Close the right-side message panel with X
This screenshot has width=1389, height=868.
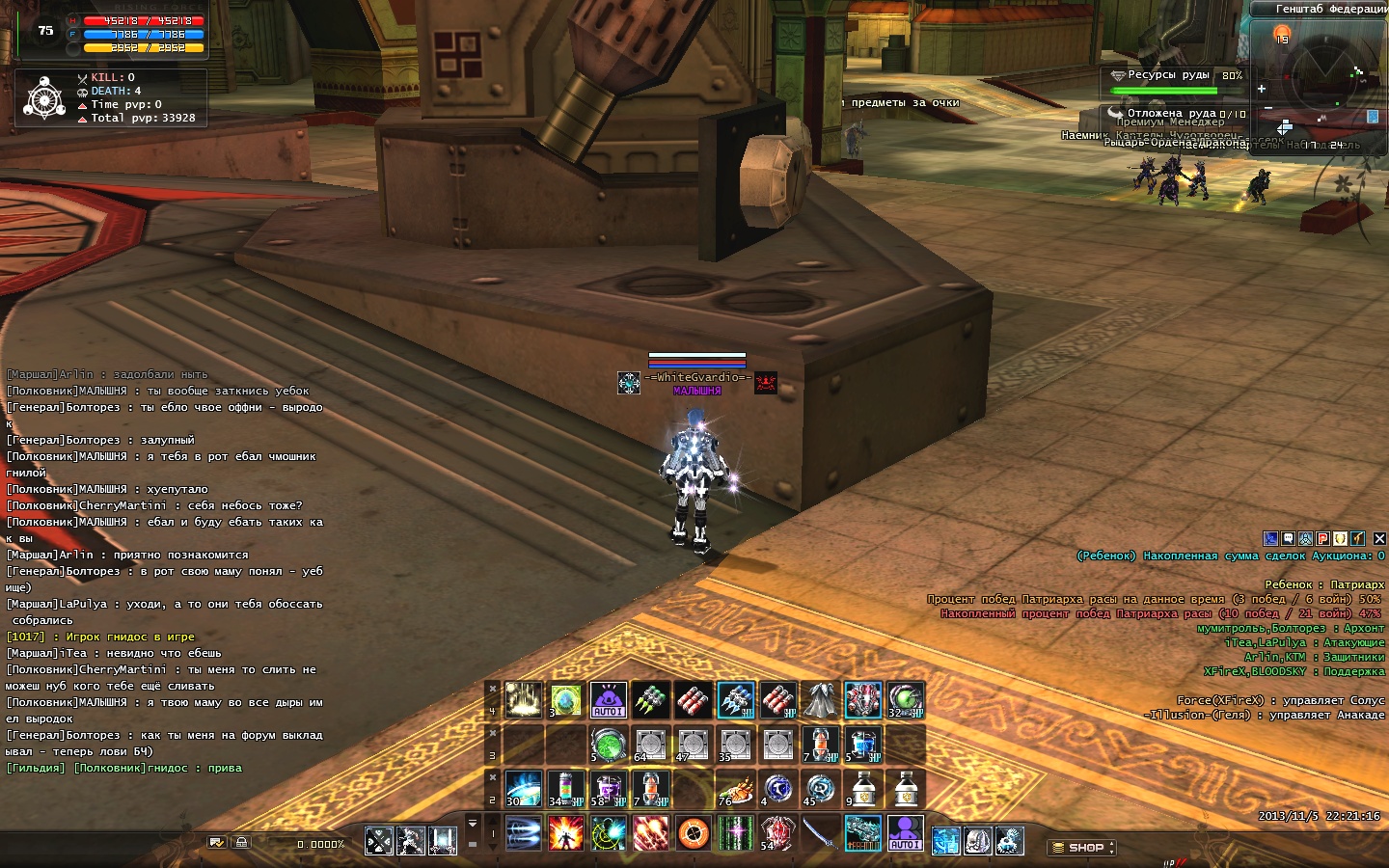pyautogui.click(x=1379, y=539)
